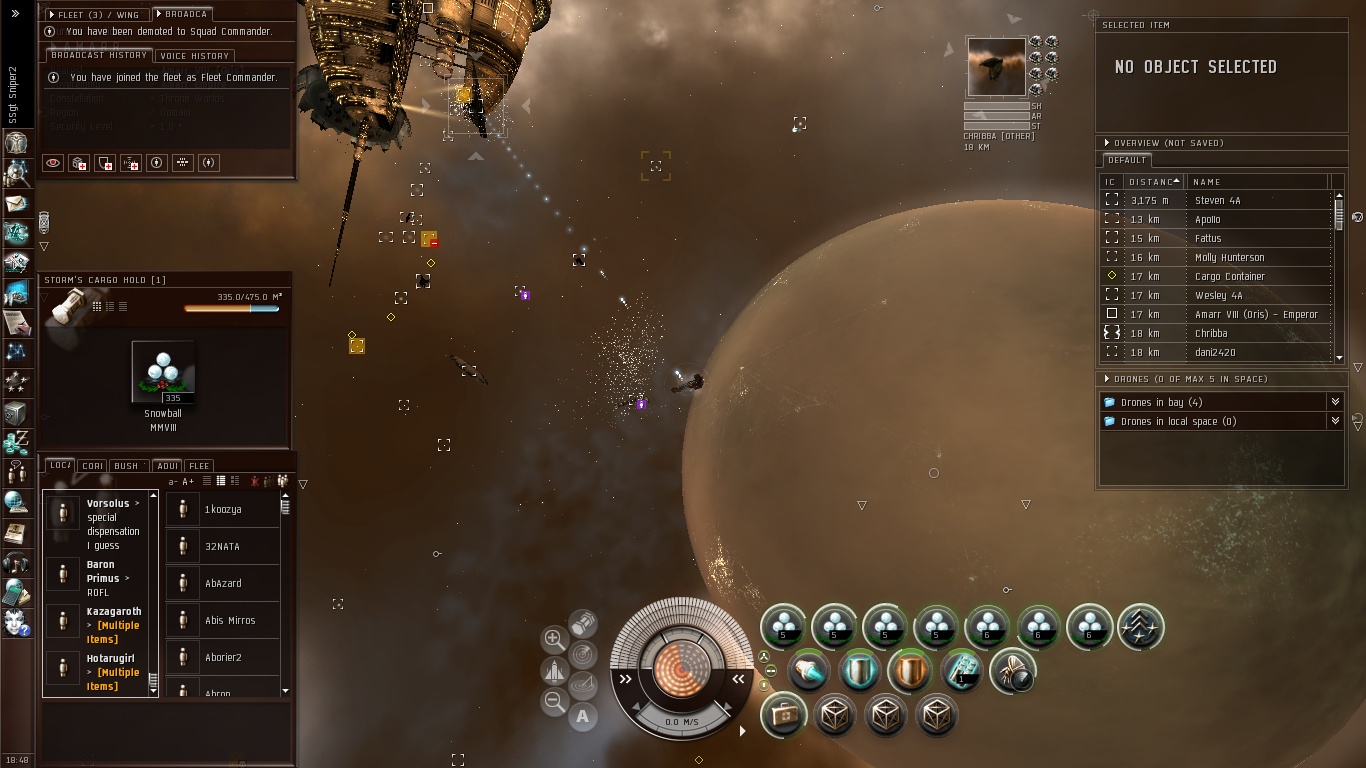Choose Molly Hunterson from the overview
Viewport: 1366px width, 768px height.
coord(1229,257)
